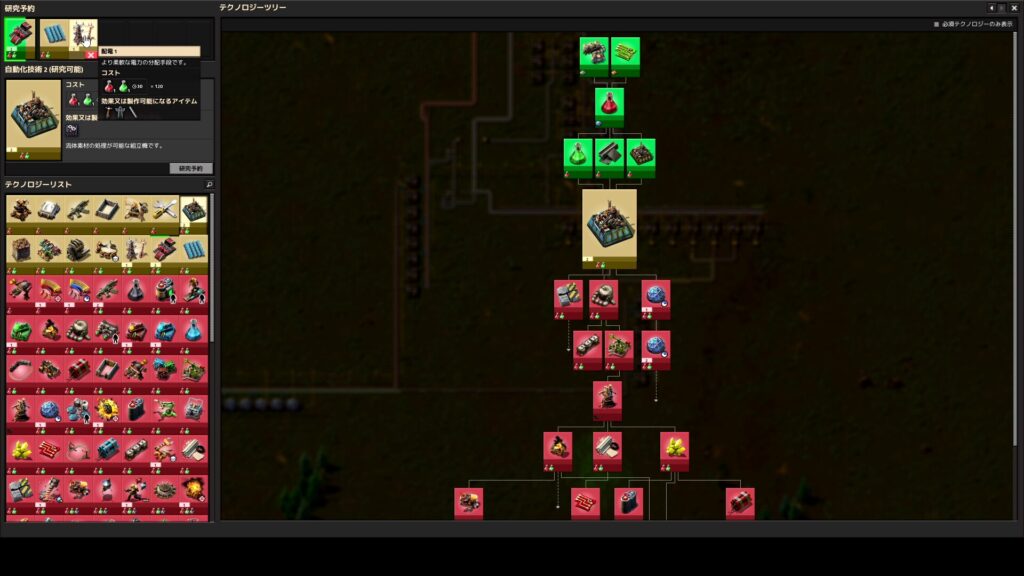Select the blue solar panel research in queue
1024x576 pixels.
(x=52, y=39)
